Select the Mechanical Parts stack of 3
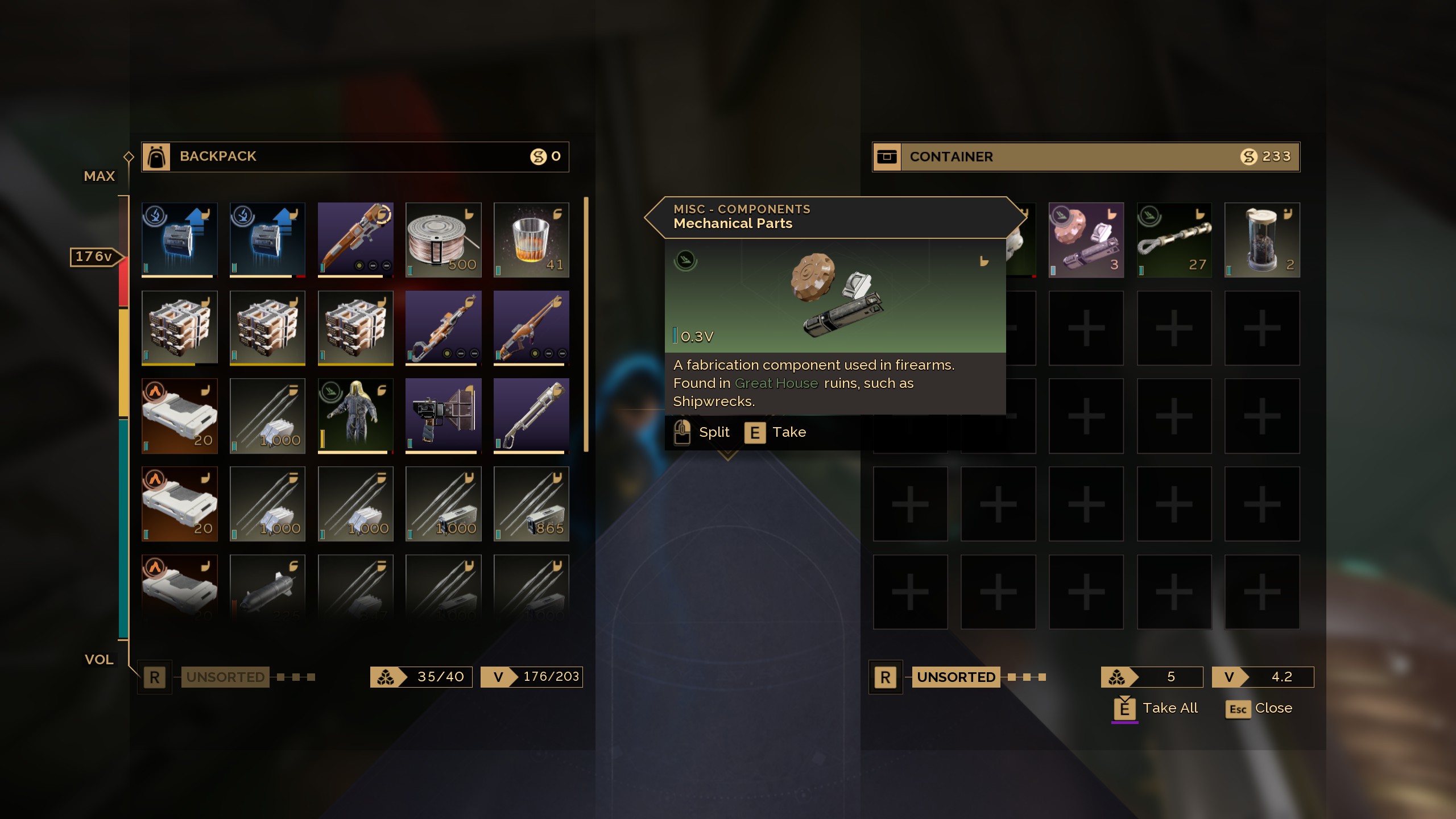 click(1086, 240)
